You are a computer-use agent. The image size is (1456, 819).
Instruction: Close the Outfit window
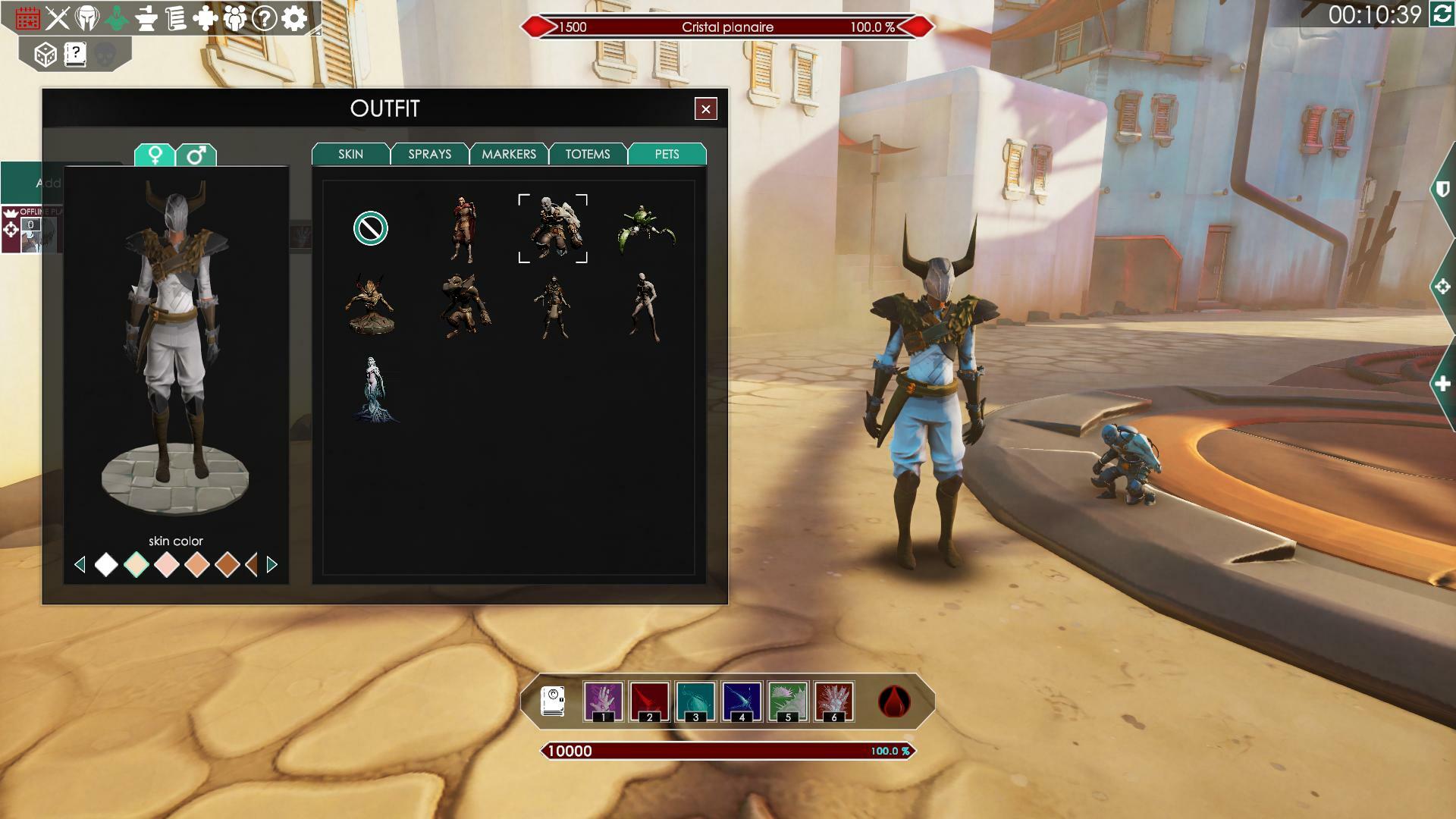pos(705,109)
